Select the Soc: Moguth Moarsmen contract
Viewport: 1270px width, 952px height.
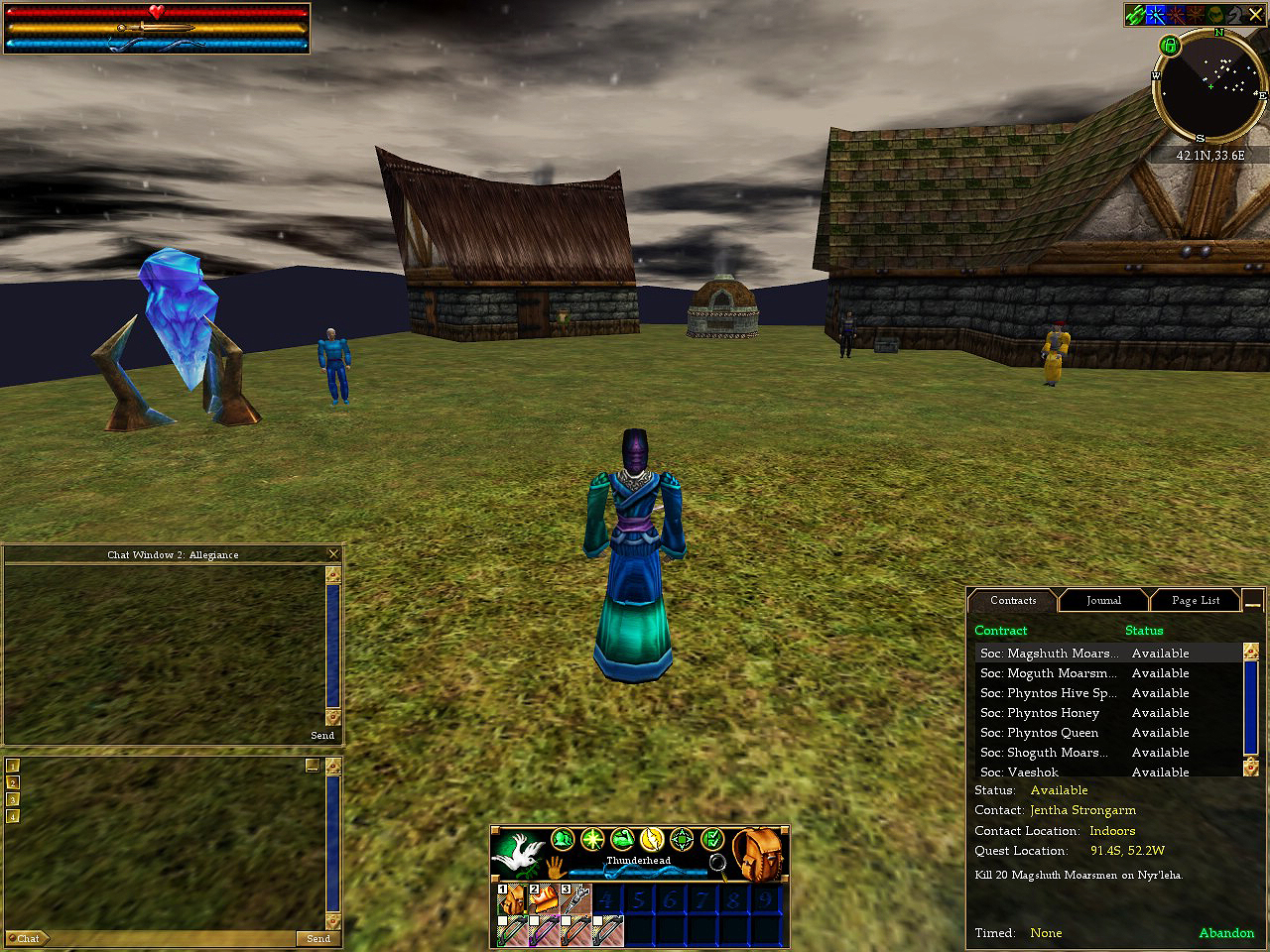(1048, 673)
